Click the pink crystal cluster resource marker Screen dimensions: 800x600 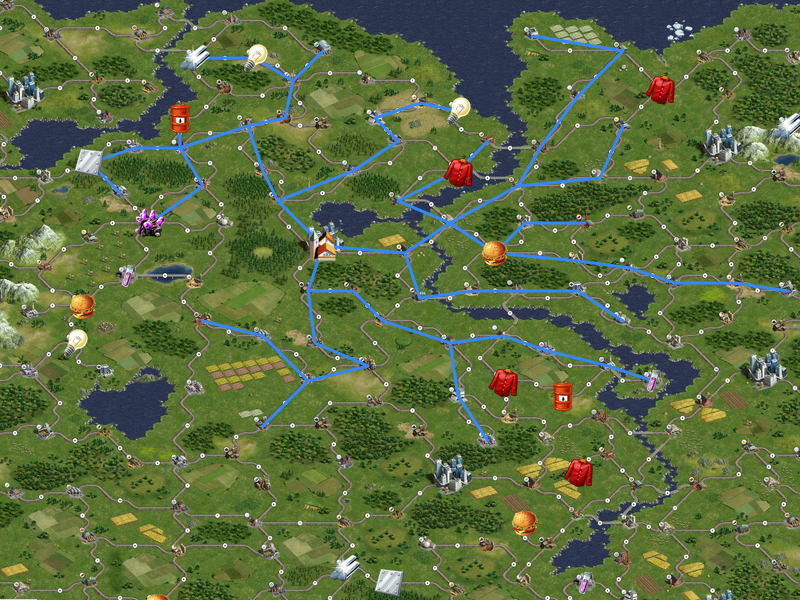point(150,222)
